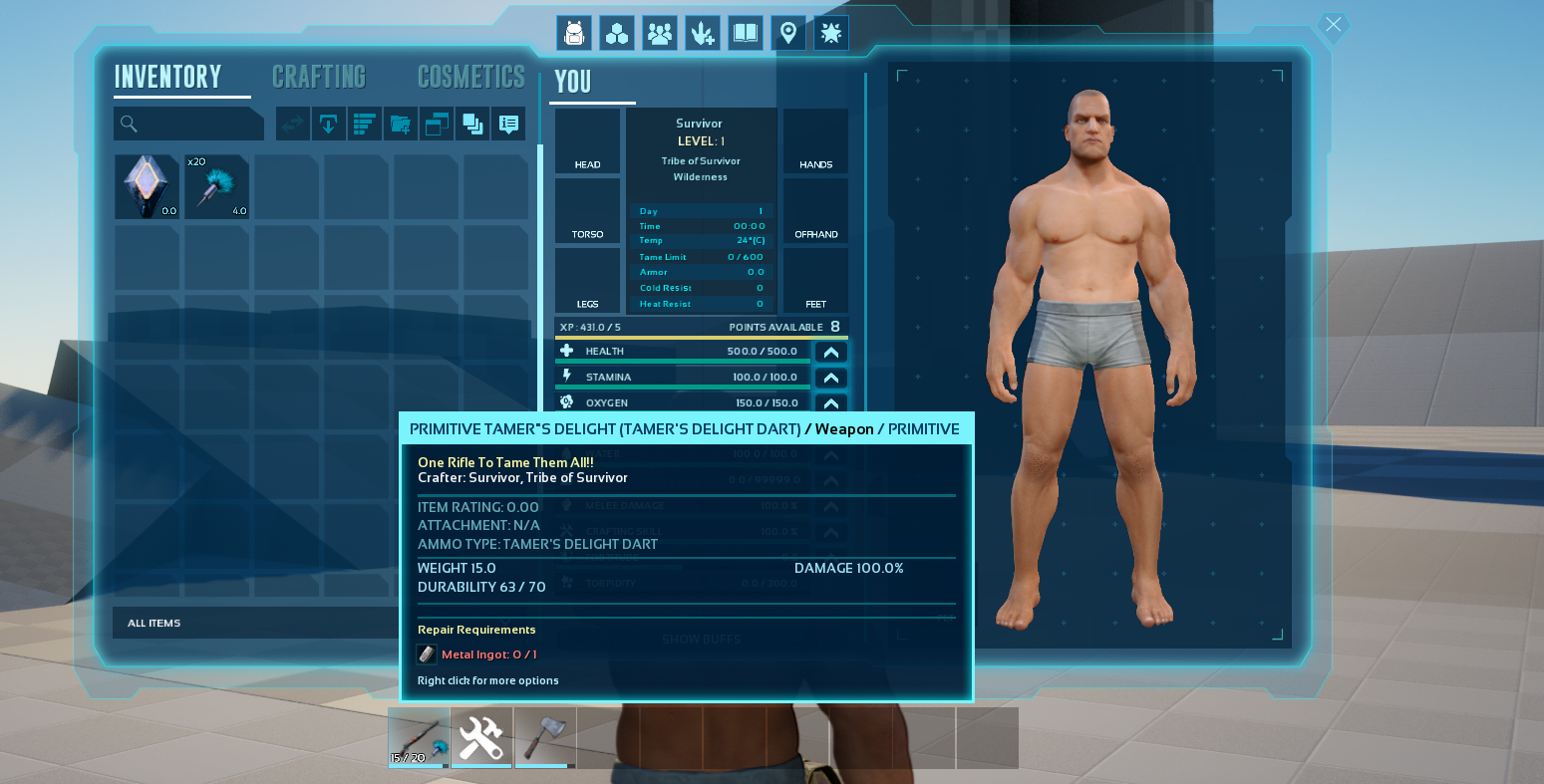Select the crystal gem item slot
1544x784 pixels.
coord(147,186)
